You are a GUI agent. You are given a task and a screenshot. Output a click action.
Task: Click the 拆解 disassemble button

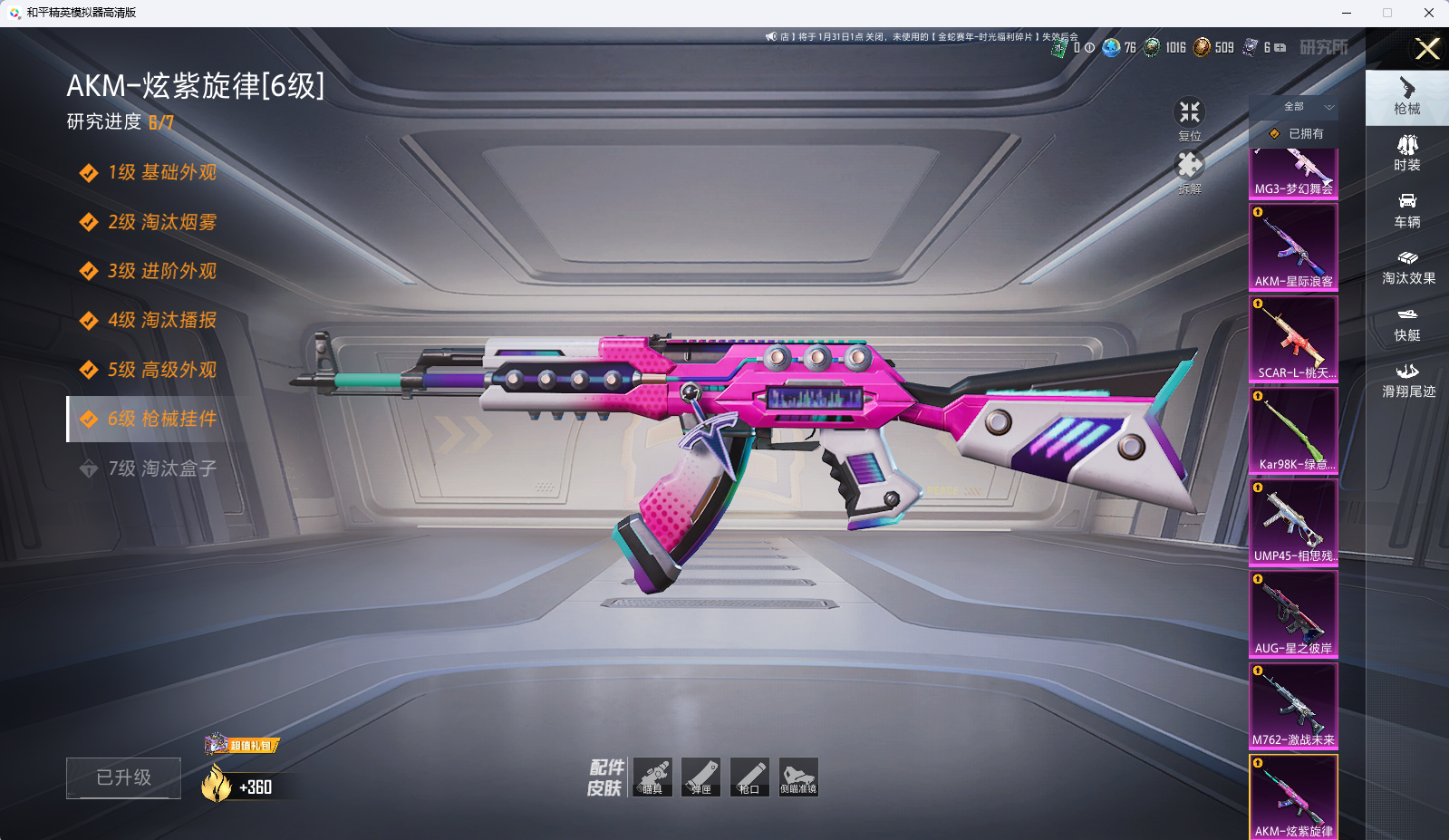coord(1189,172)
